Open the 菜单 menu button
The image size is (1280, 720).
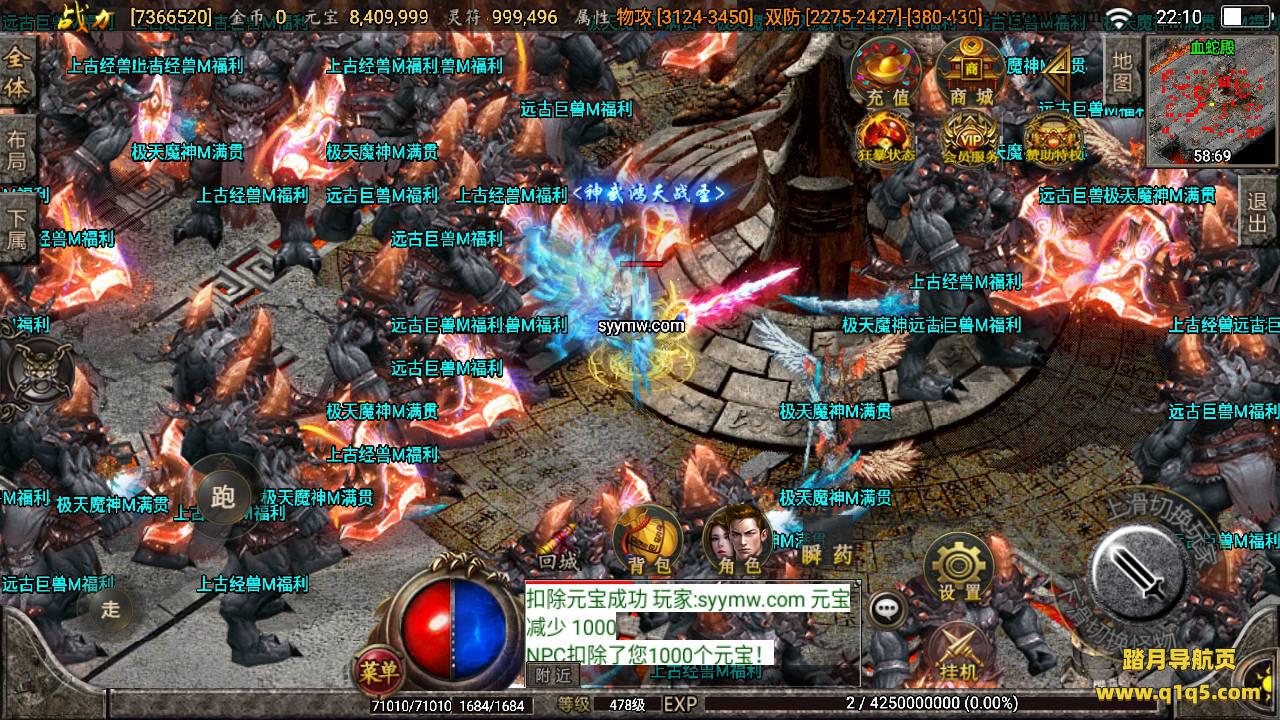[378, 669]
